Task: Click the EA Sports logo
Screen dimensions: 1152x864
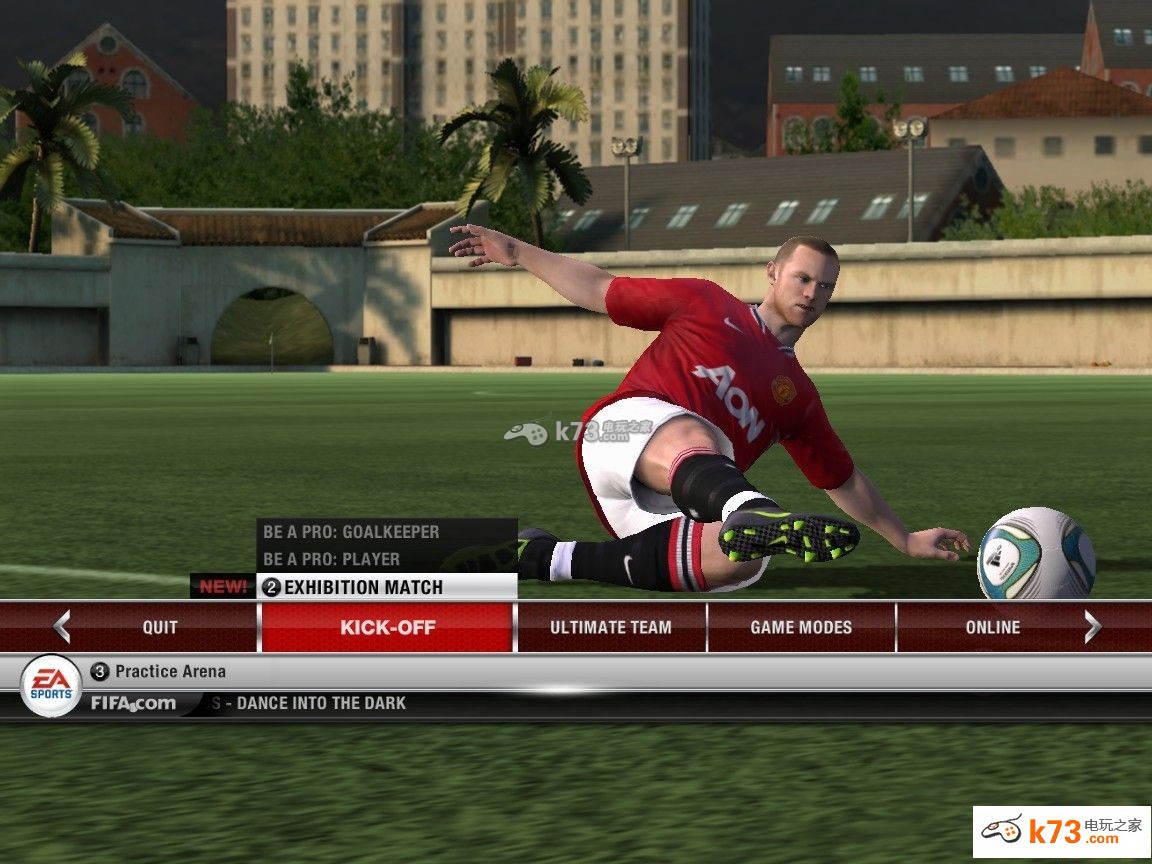Action: pyautogui.click(x=51, y=685)
